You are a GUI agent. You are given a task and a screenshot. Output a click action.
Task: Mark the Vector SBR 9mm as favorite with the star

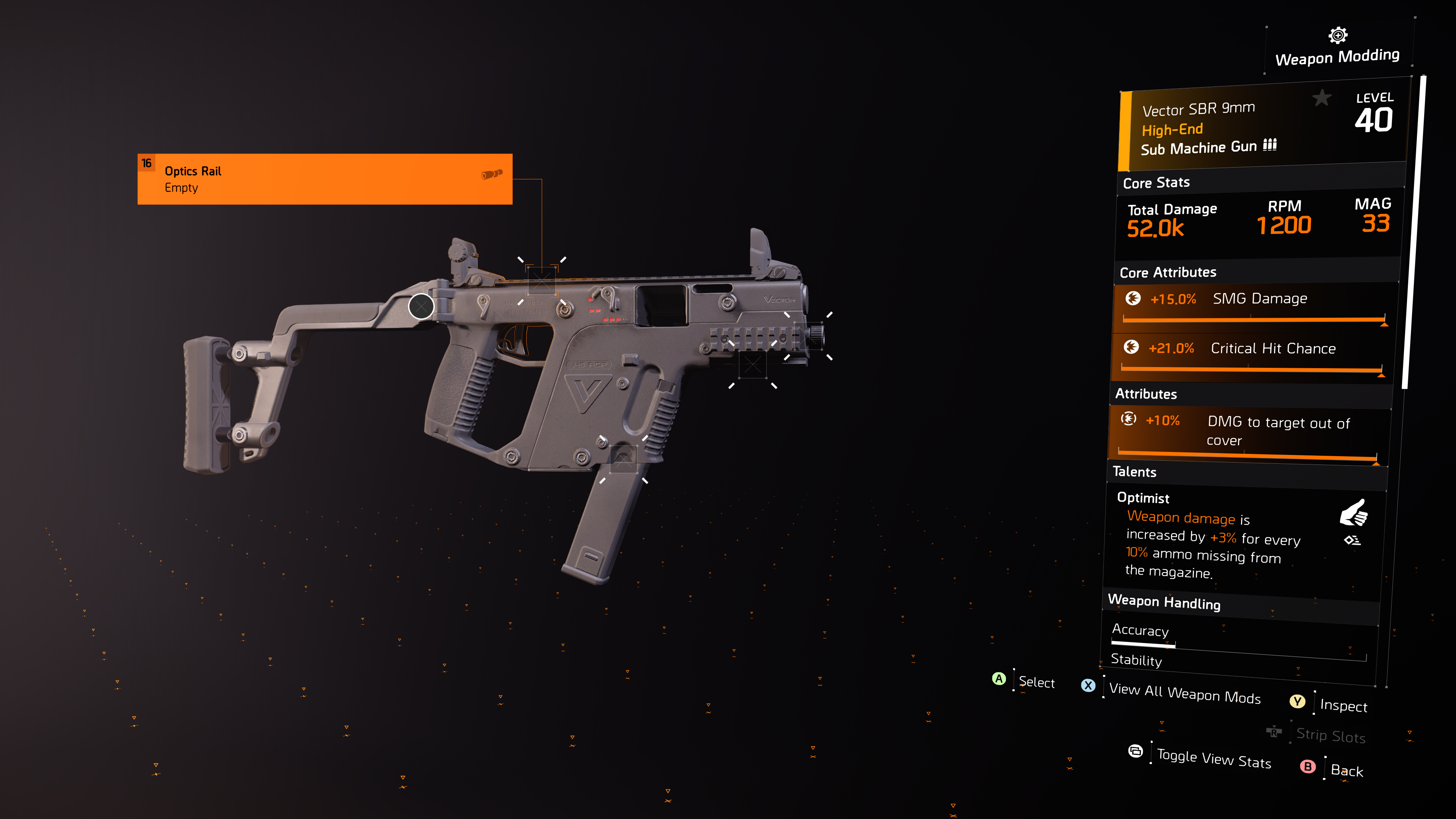(1321, 98)
